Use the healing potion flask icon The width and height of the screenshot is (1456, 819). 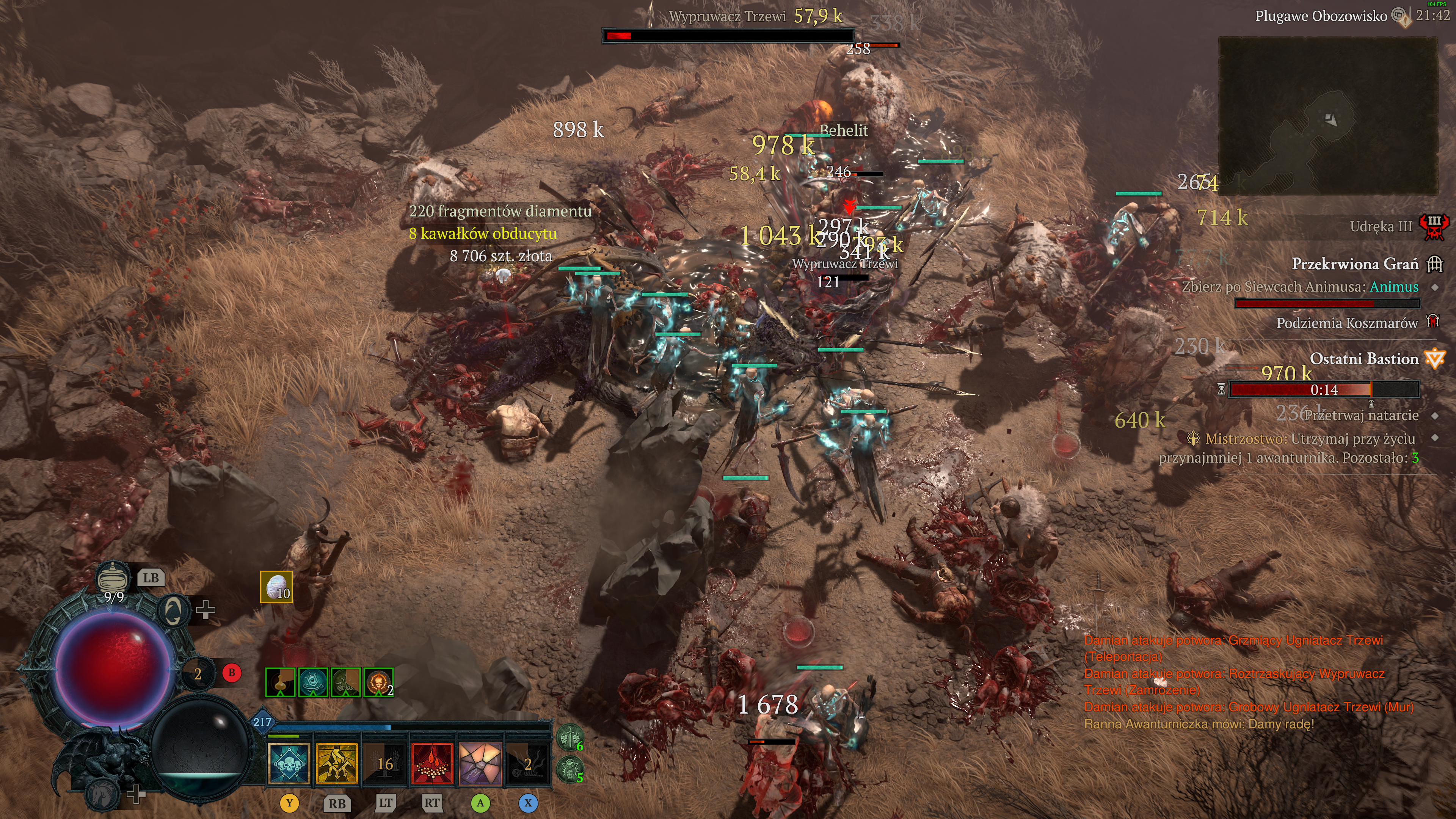click(114, 577)
